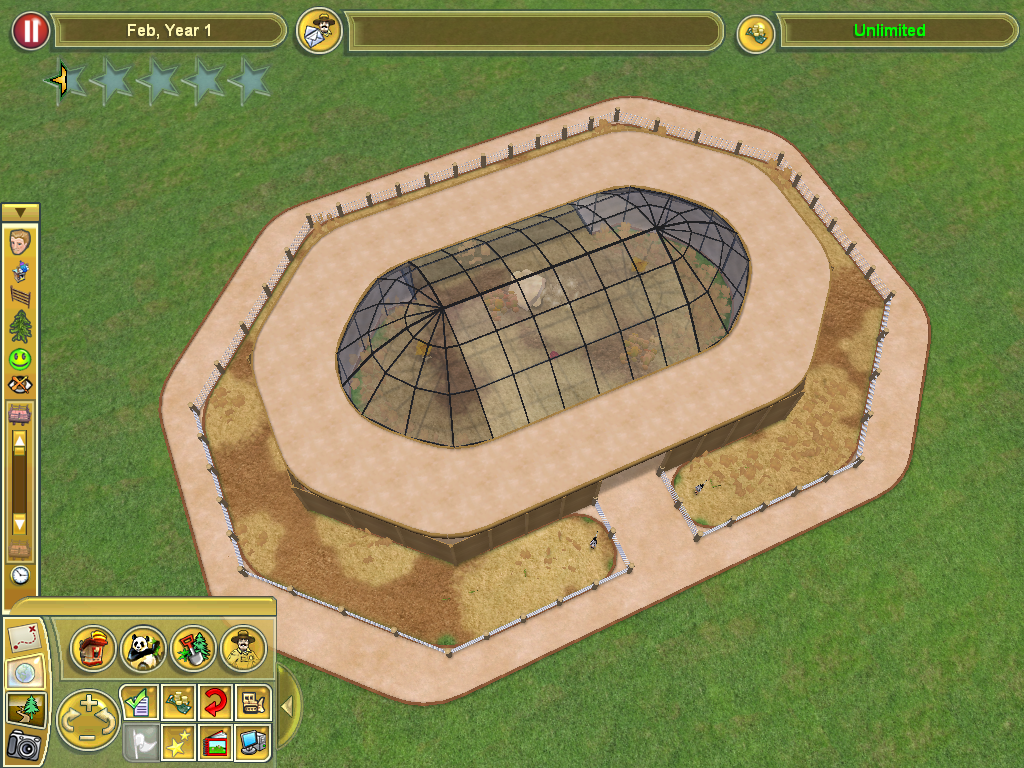1024x768 pixels.
Task: Open the panda adopt-animals menu
Action: (143, 649)
